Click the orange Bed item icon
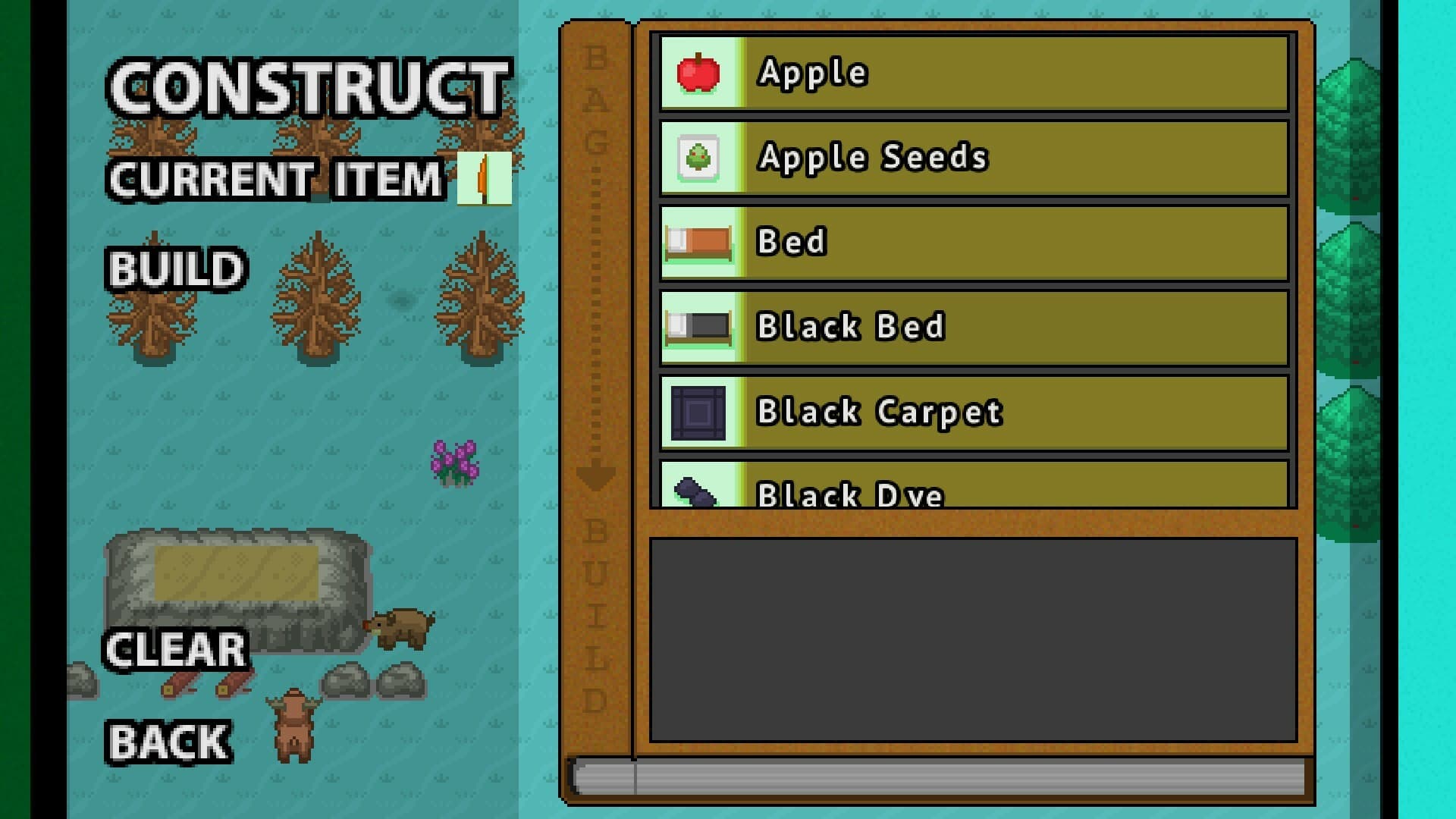Screen dimensions: 1456x819 [x=698, y=242]
